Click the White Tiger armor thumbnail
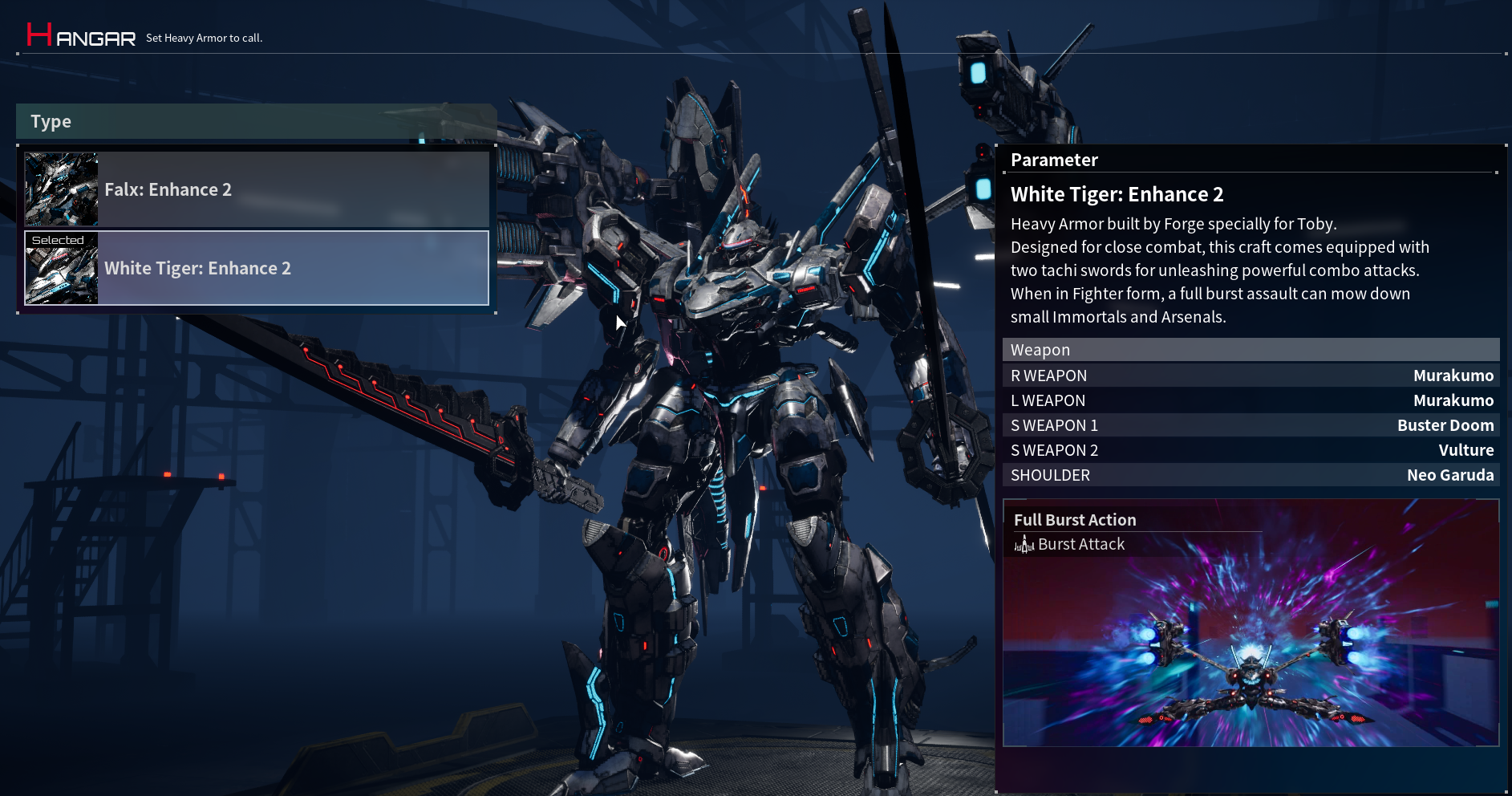1512x796 pixels. pos(62,269)
